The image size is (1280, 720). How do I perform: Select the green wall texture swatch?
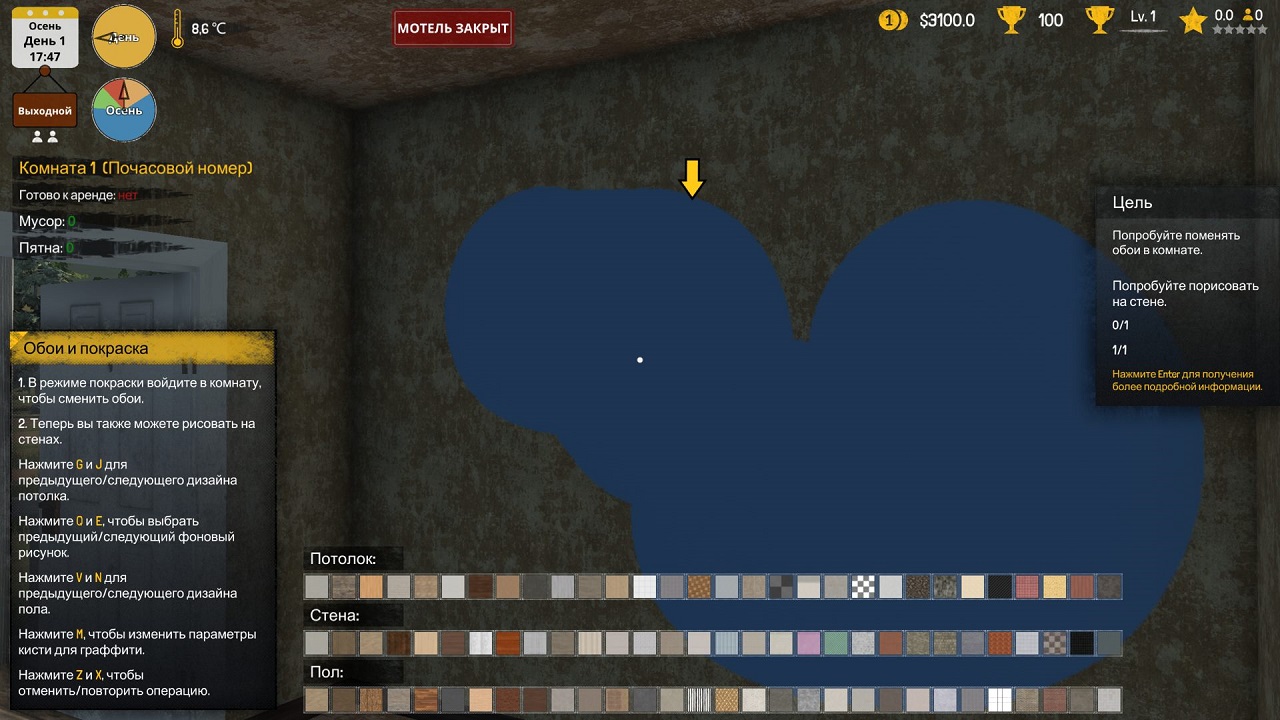click(835, 643)
